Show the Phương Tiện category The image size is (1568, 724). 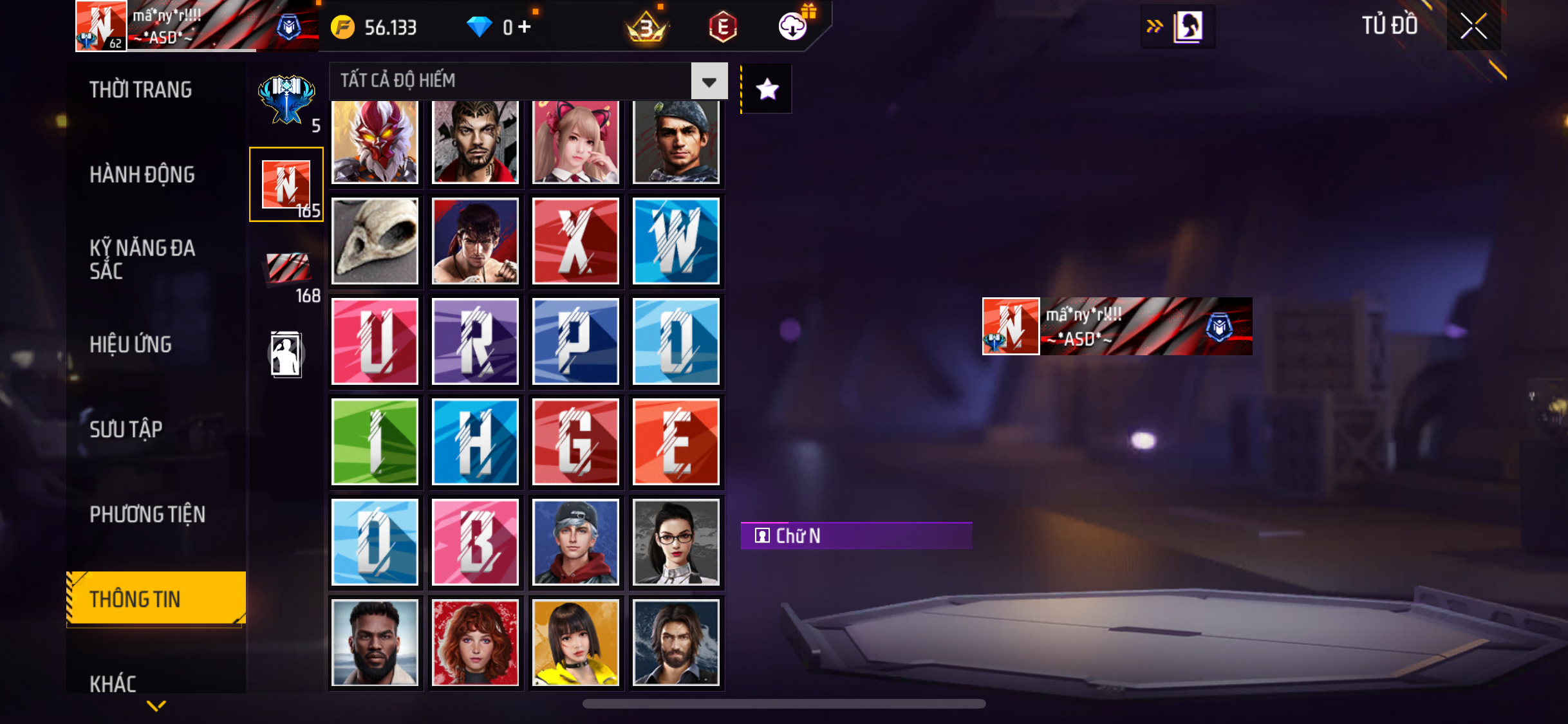click(147, 514)
